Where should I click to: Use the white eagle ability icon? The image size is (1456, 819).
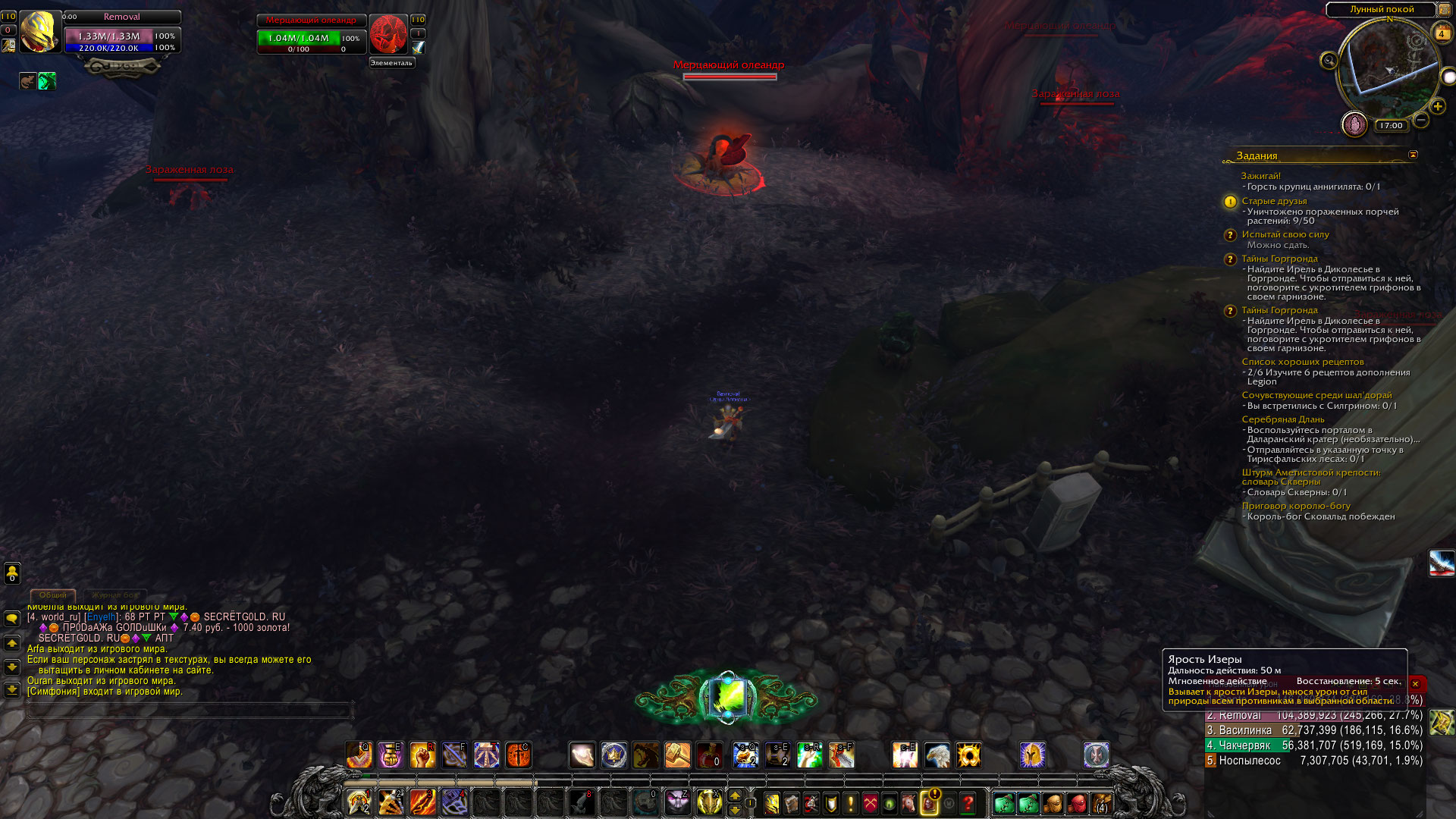click(x=937, y=755)
